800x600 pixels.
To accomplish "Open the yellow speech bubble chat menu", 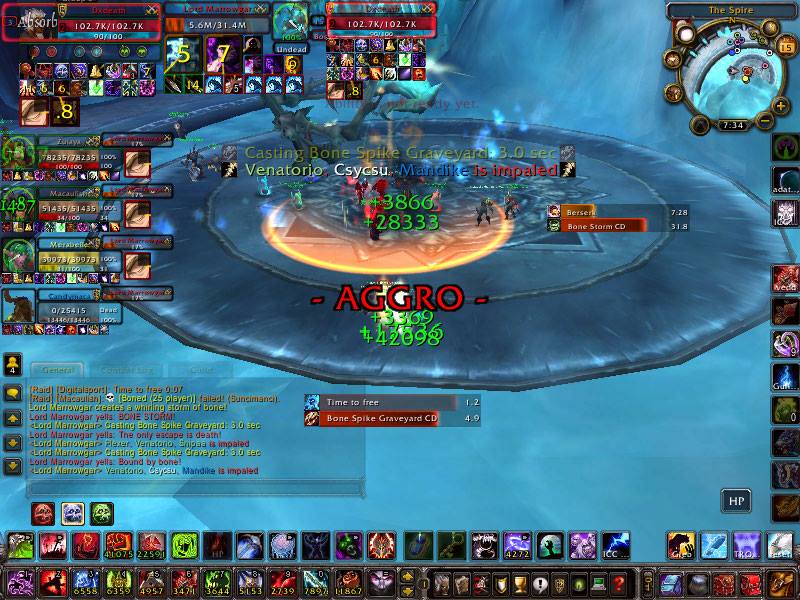I will point(12,393).
